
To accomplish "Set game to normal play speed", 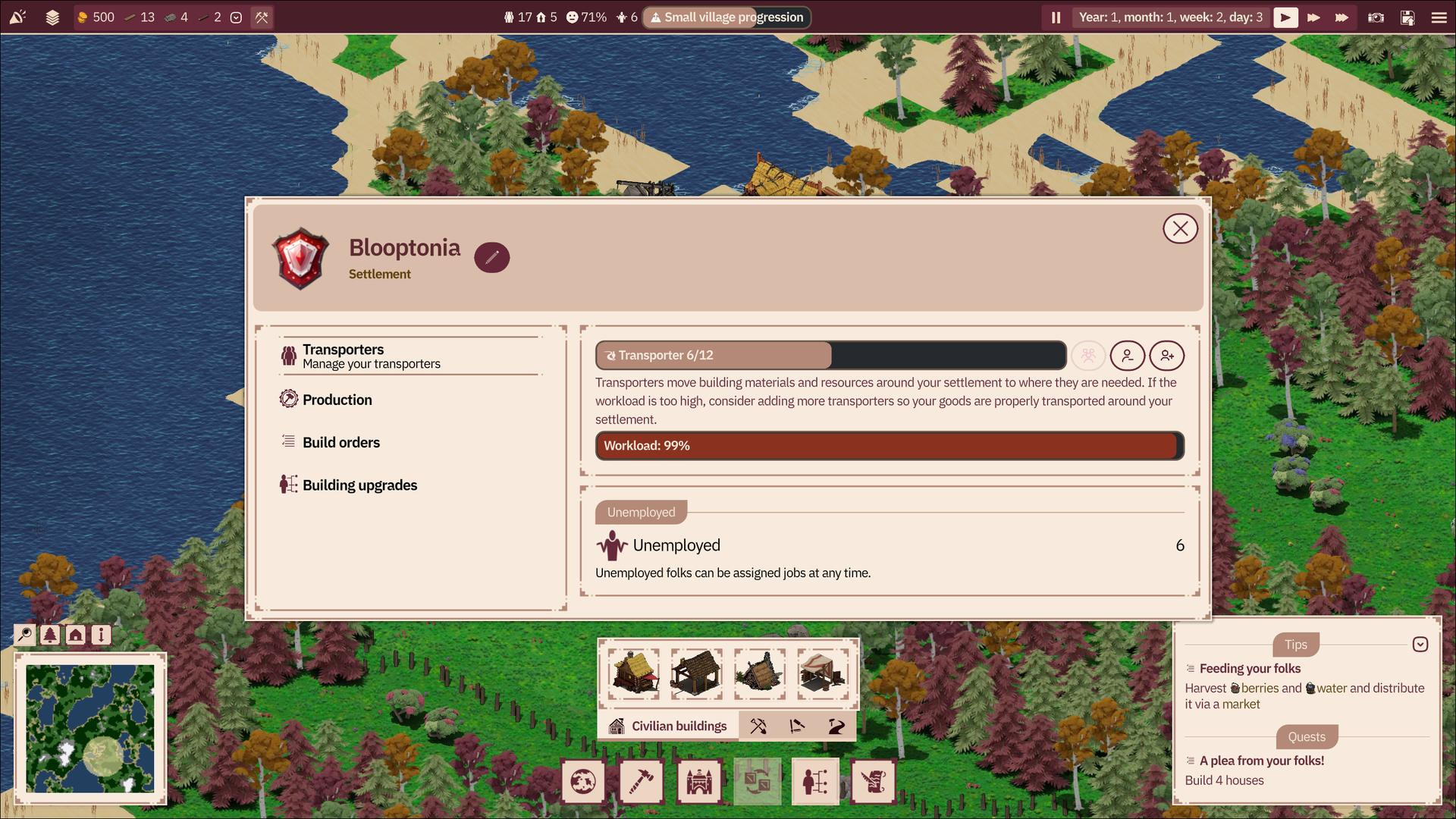I will pyautogui.click(x=1285, y=17).
